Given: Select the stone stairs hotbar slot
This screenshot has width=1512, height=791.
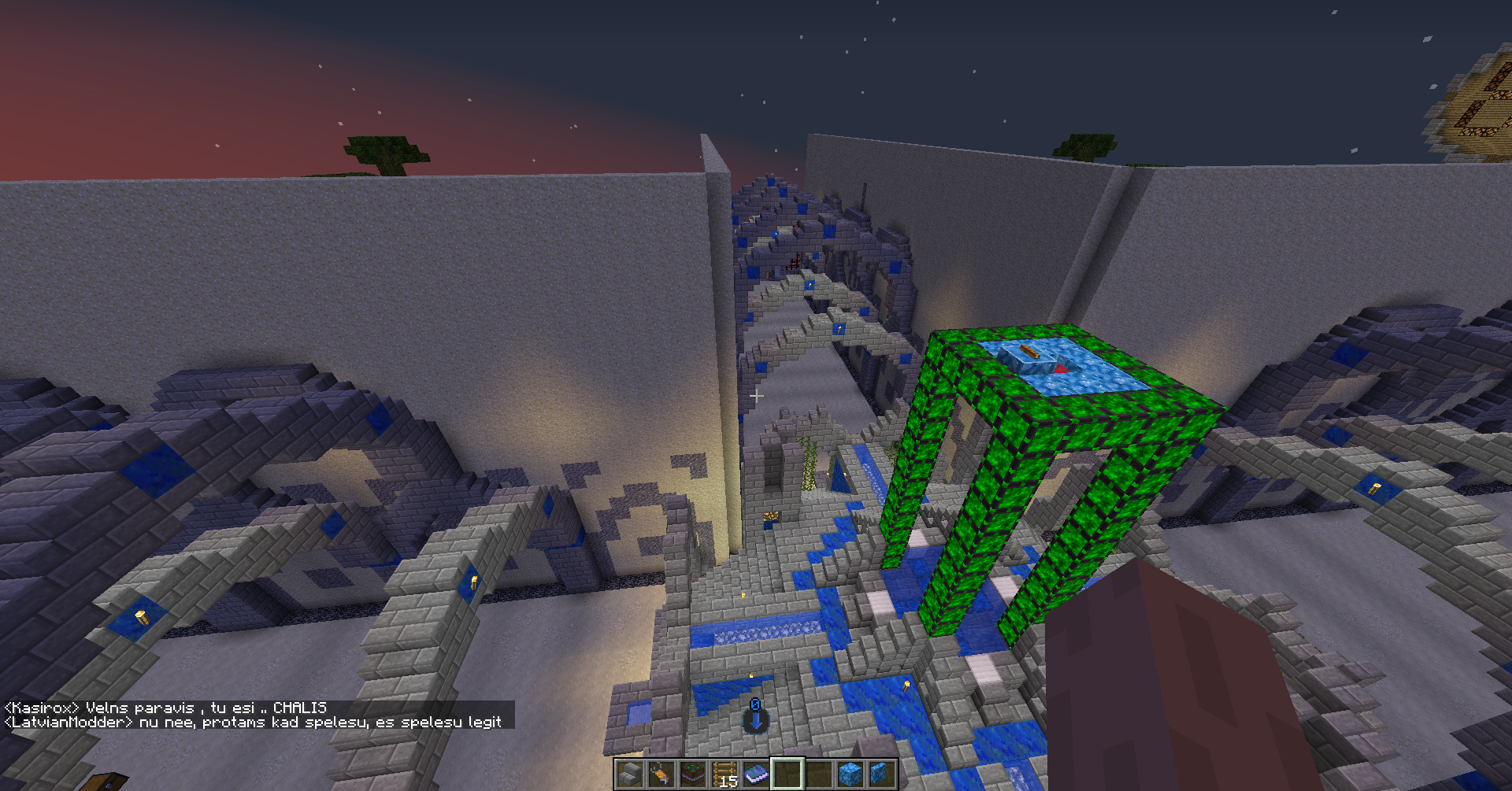Looking at the screenshot, I should [629, 774].
